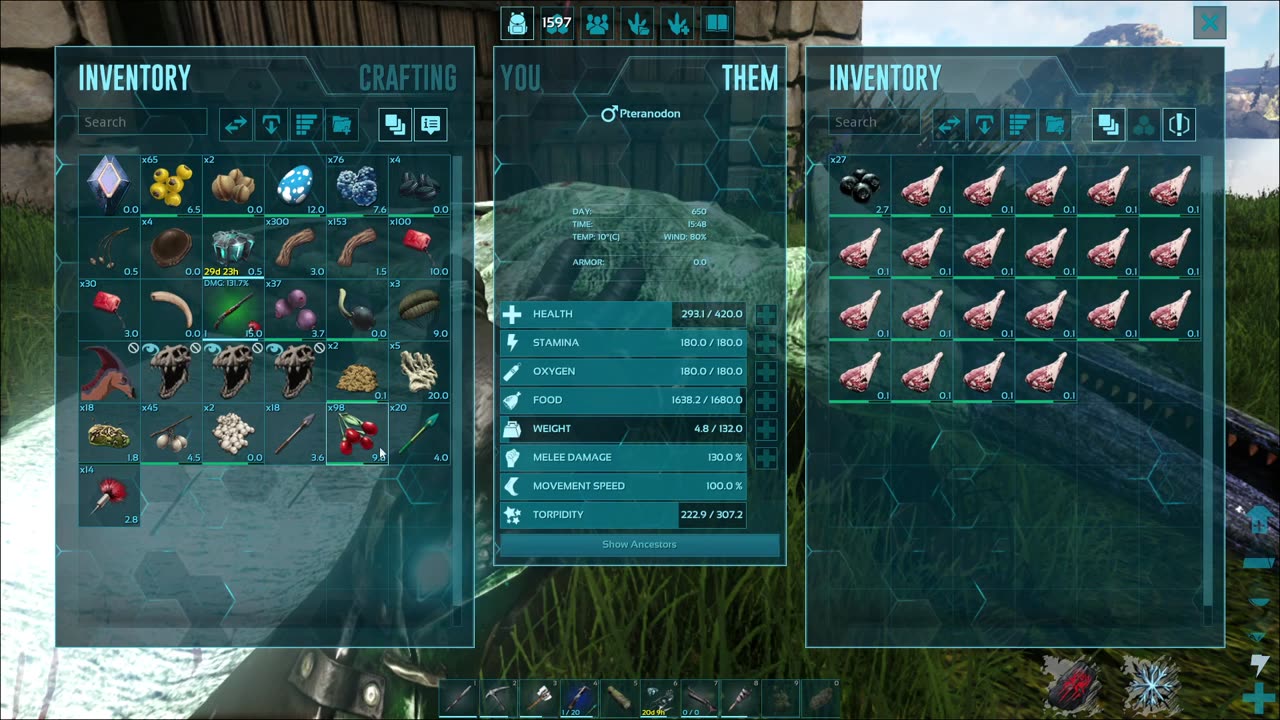Click the Show Ancestors button
This screenshot has height=720, width=1280.
tap(639, 545)
